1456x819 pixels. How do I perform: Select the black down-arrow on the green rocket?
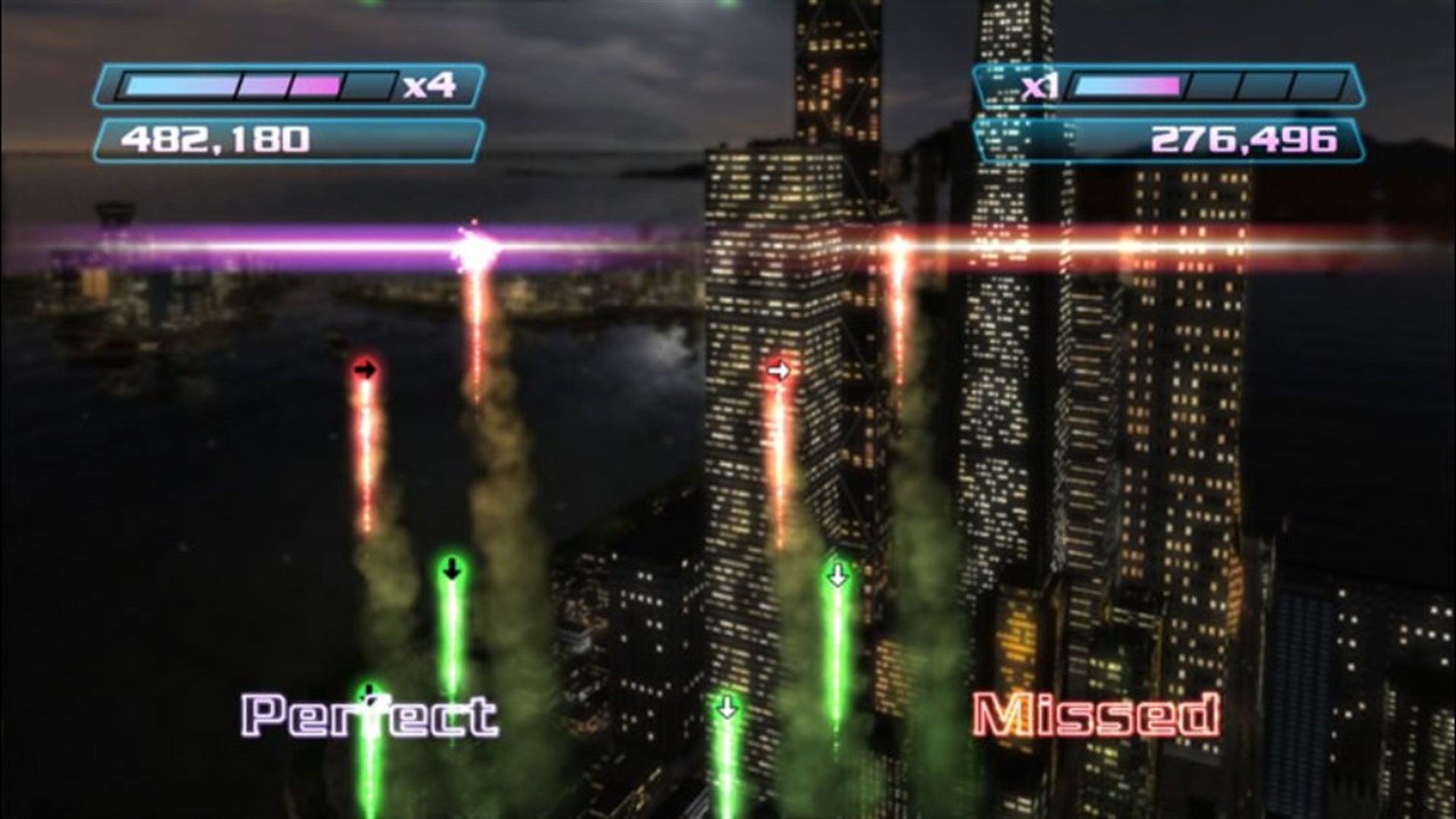pyautogui.click(x=450, y=567)
